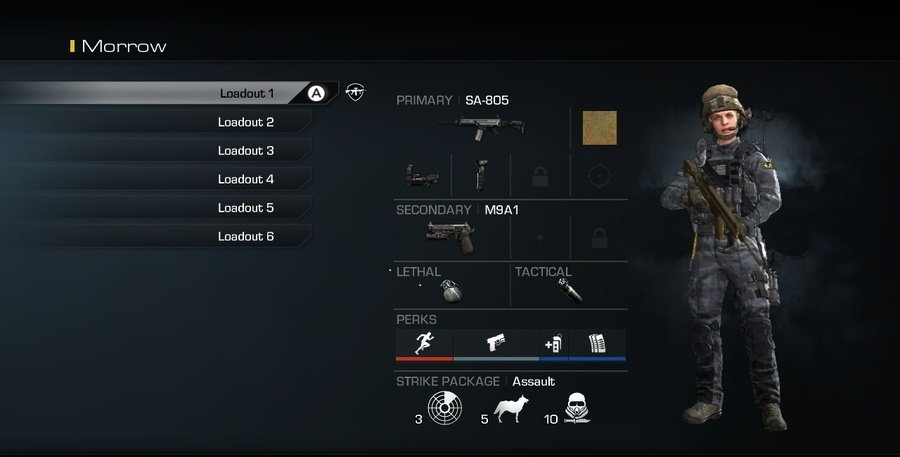Choose the pistol perk icon
Image resolution: width=900 pixels, height=457 pixels.
tap(496, 342)
